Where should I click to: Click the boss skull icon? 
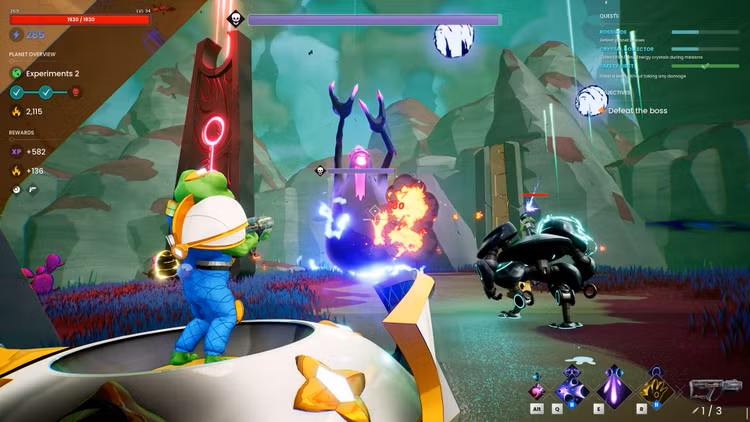(x=234, y=18)
